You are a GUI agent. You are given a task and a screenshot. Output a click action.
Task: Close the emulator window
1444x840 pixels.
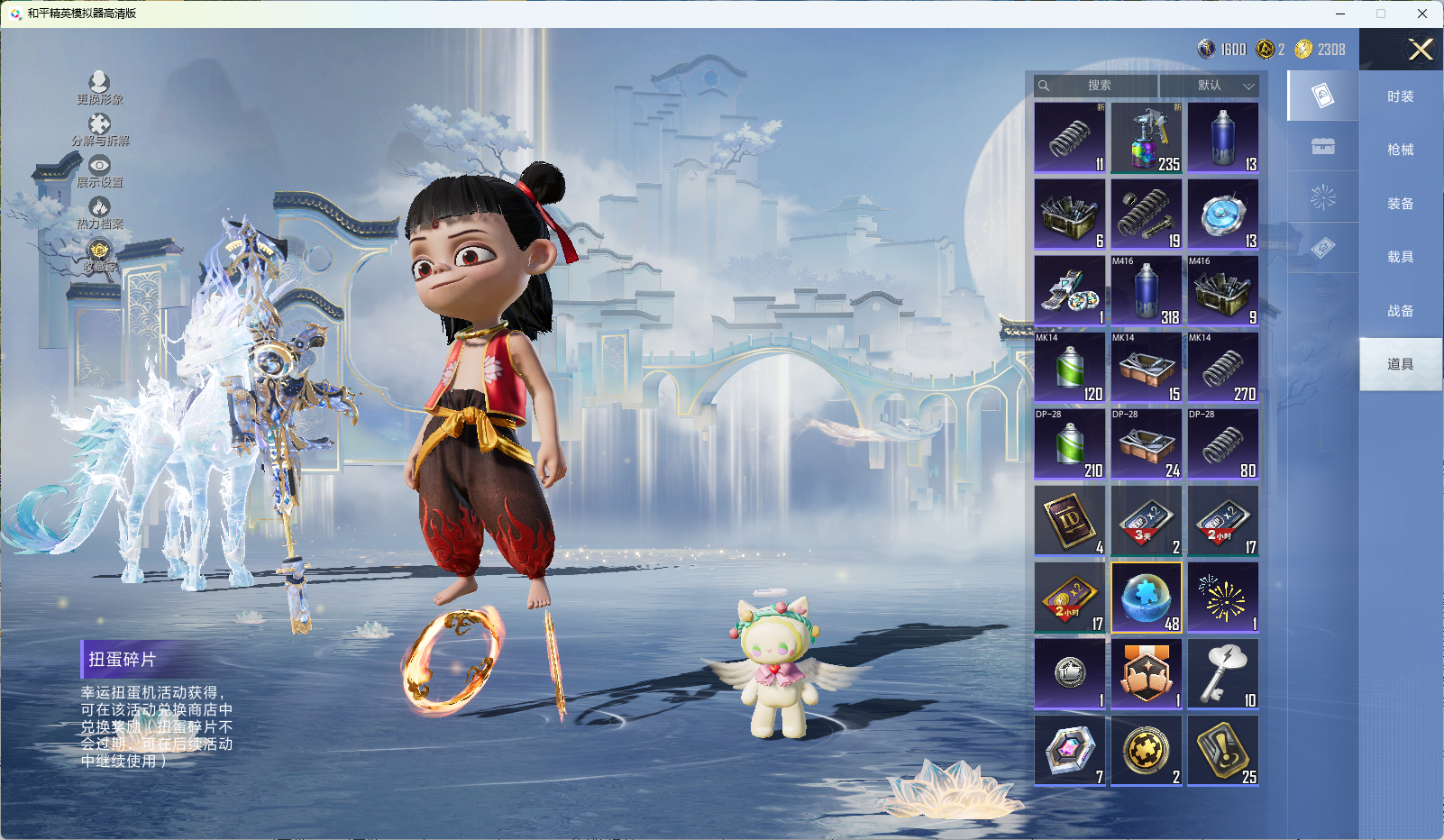pyautogui.click(x=1421, y=14)
